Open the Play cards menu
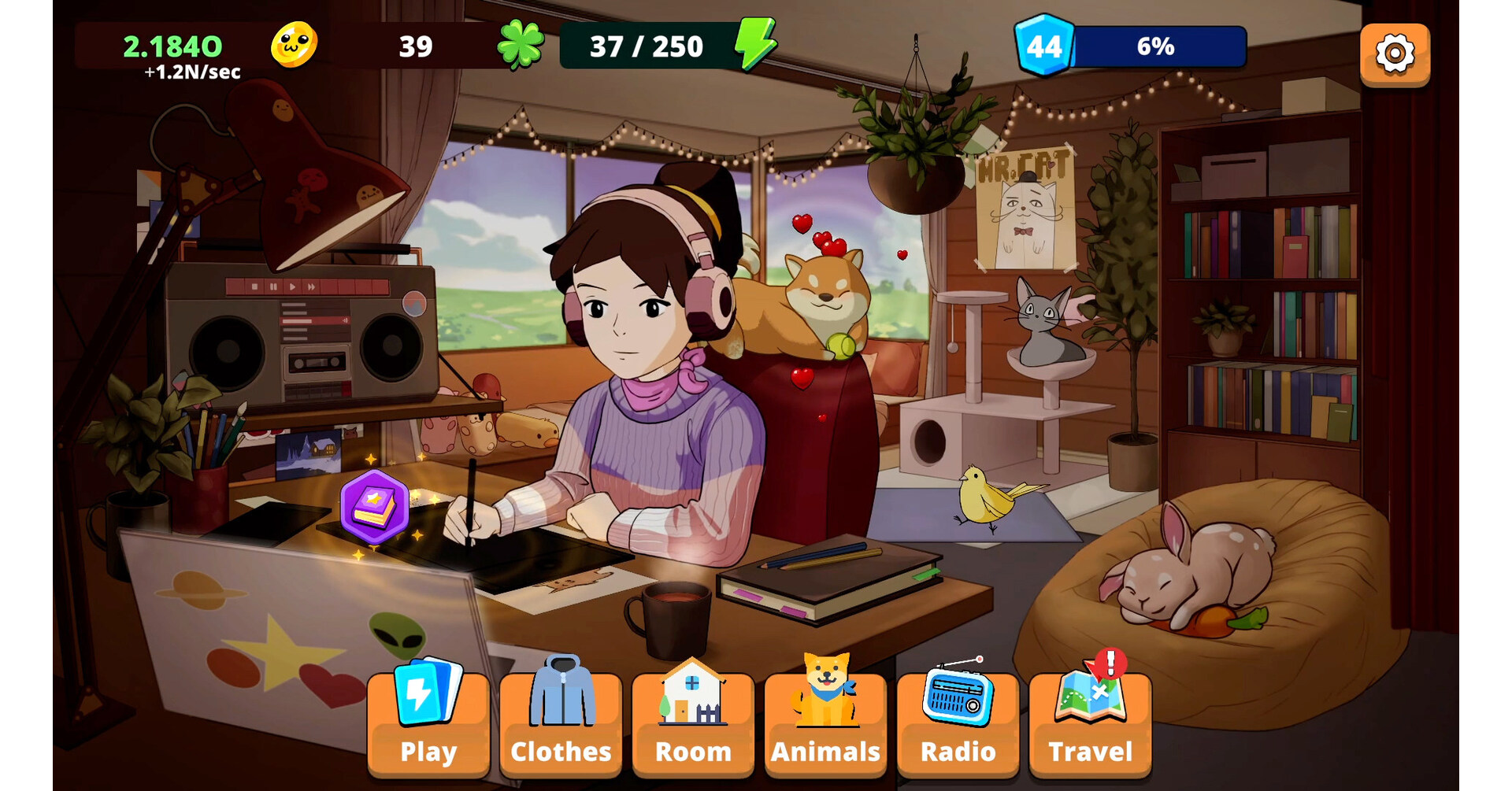Screen dimensions: 1512x791 tap(428, 724)
